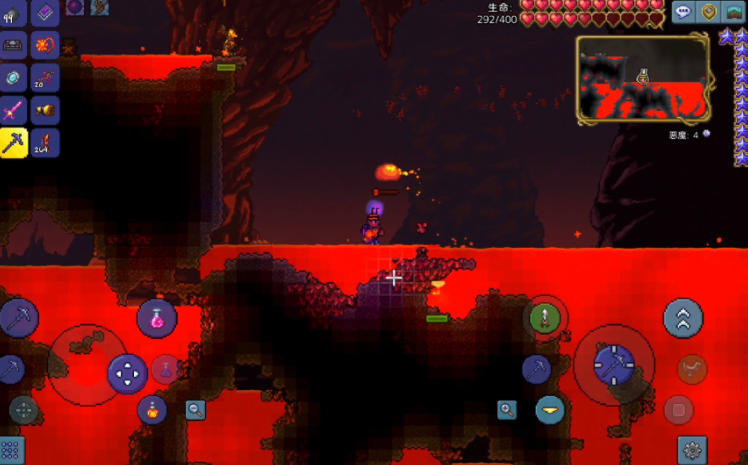Use the orange buff potion quick button
Image resolution: width=748 pixels, height=465 pixels.
coord(152,408)
